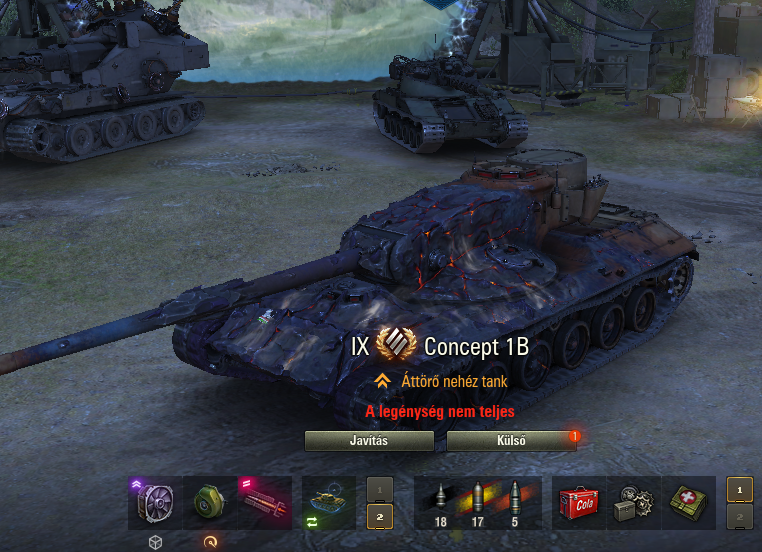Click the Cola case consumable slot
Viewport: 762px width, 552px height.
579,502
